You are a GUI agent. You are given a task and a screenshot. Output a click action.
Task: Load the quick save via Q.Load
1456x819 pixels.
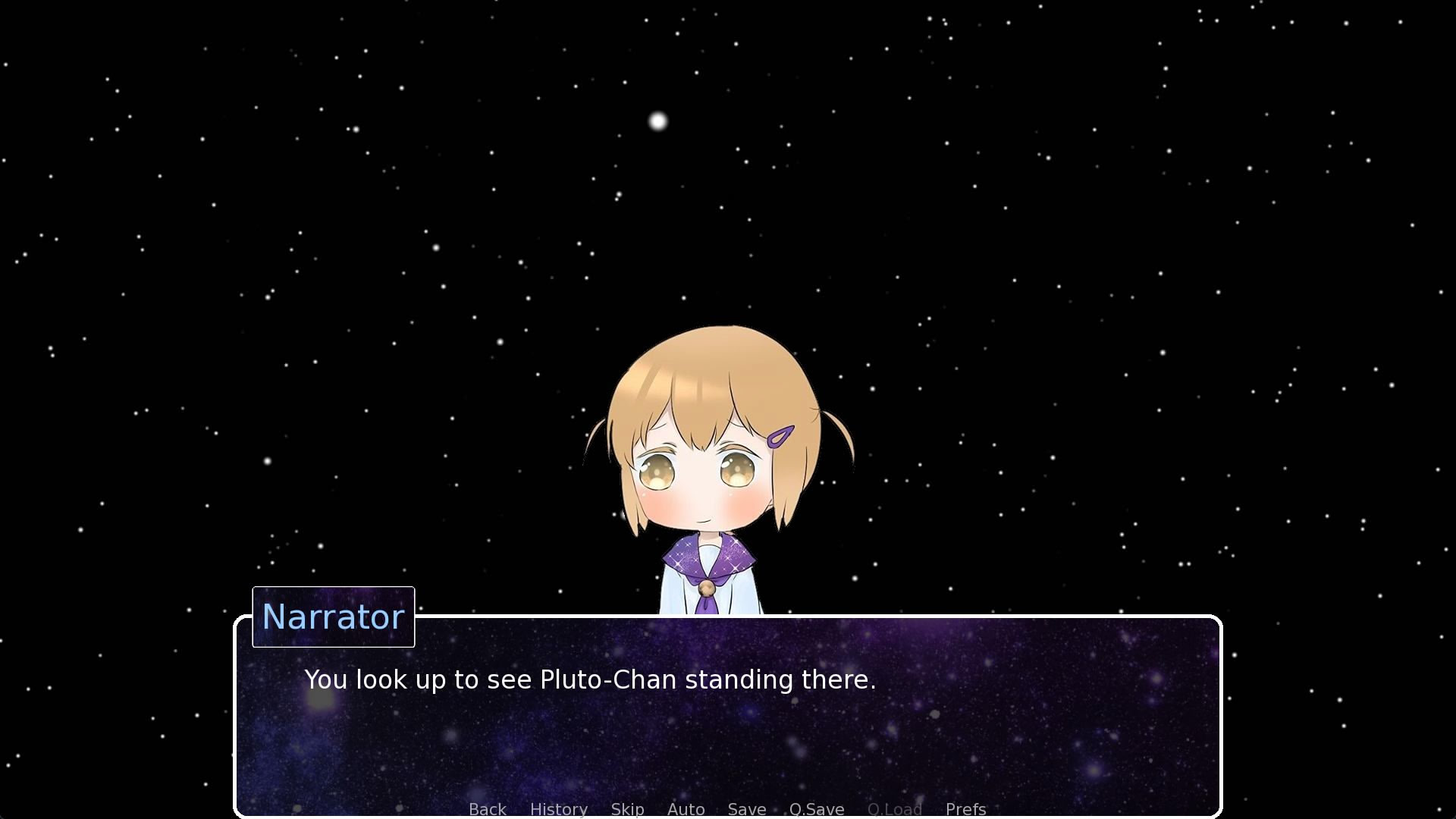click(x=895, y=809)
